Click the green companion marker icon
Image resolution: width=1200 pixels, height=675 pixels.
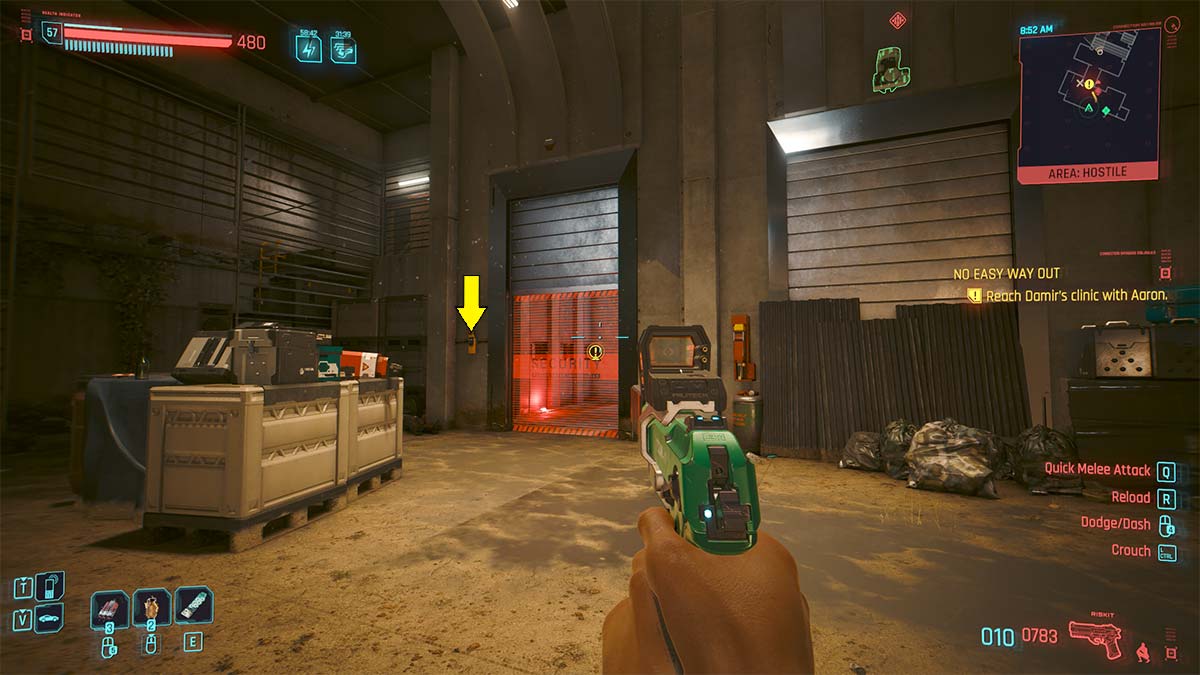coord(884,68)
